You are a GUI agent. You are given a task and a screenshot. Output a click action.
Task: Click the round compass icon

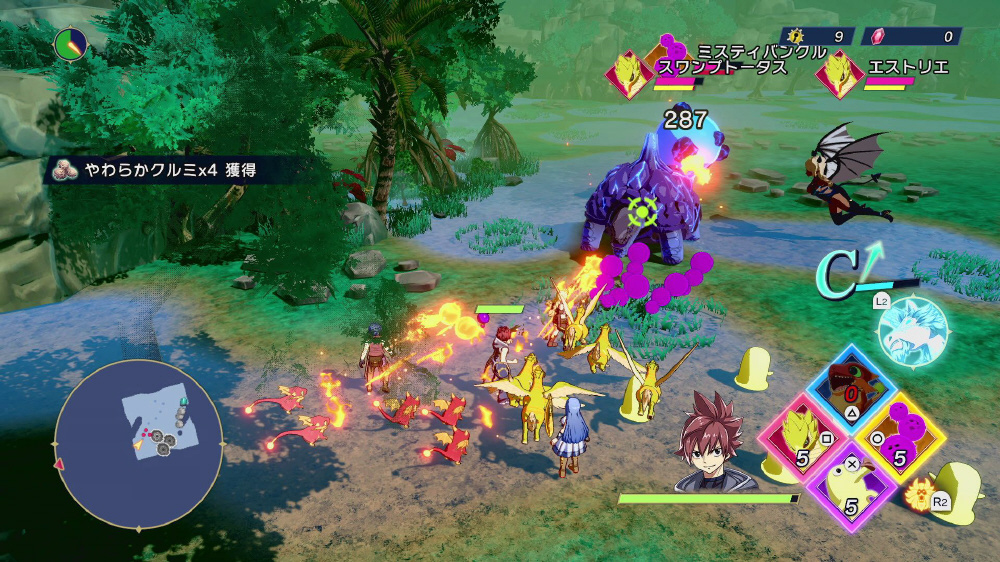coord(70,43)
